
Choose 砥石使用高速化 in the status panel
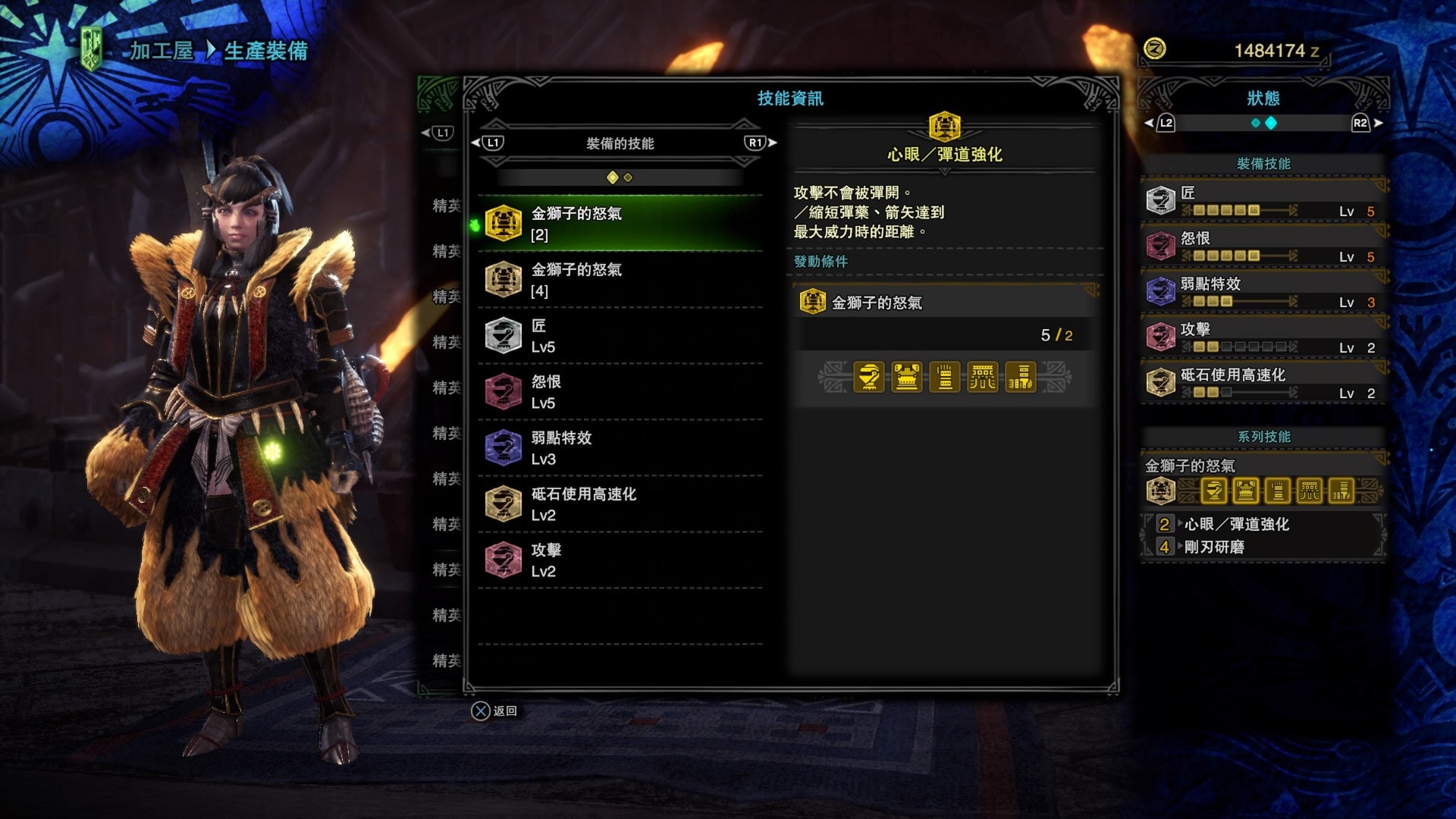(x=1263, y=383)
